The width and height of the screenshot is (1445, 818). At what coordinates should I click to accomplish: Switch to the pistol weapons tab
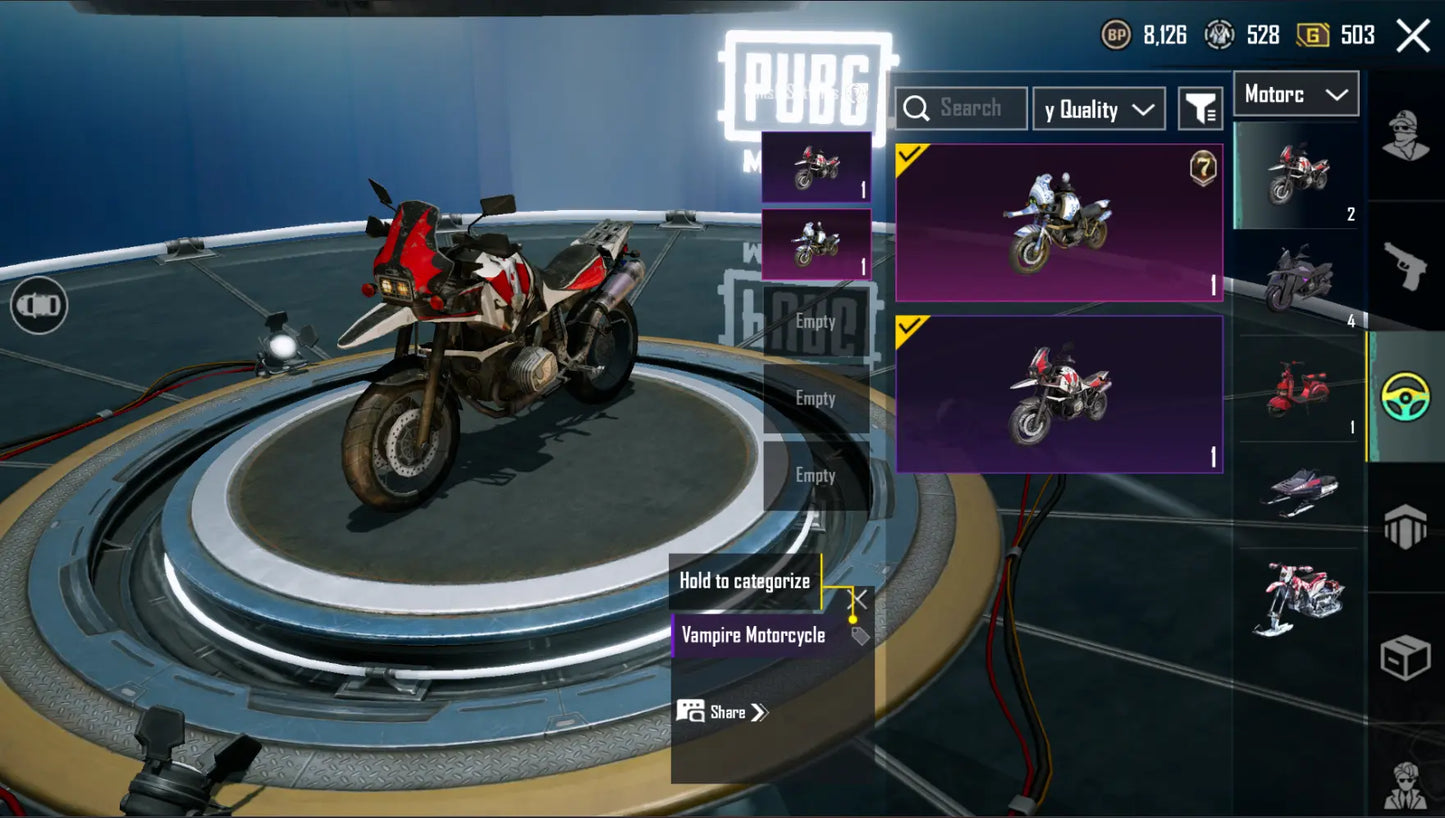1405,265
